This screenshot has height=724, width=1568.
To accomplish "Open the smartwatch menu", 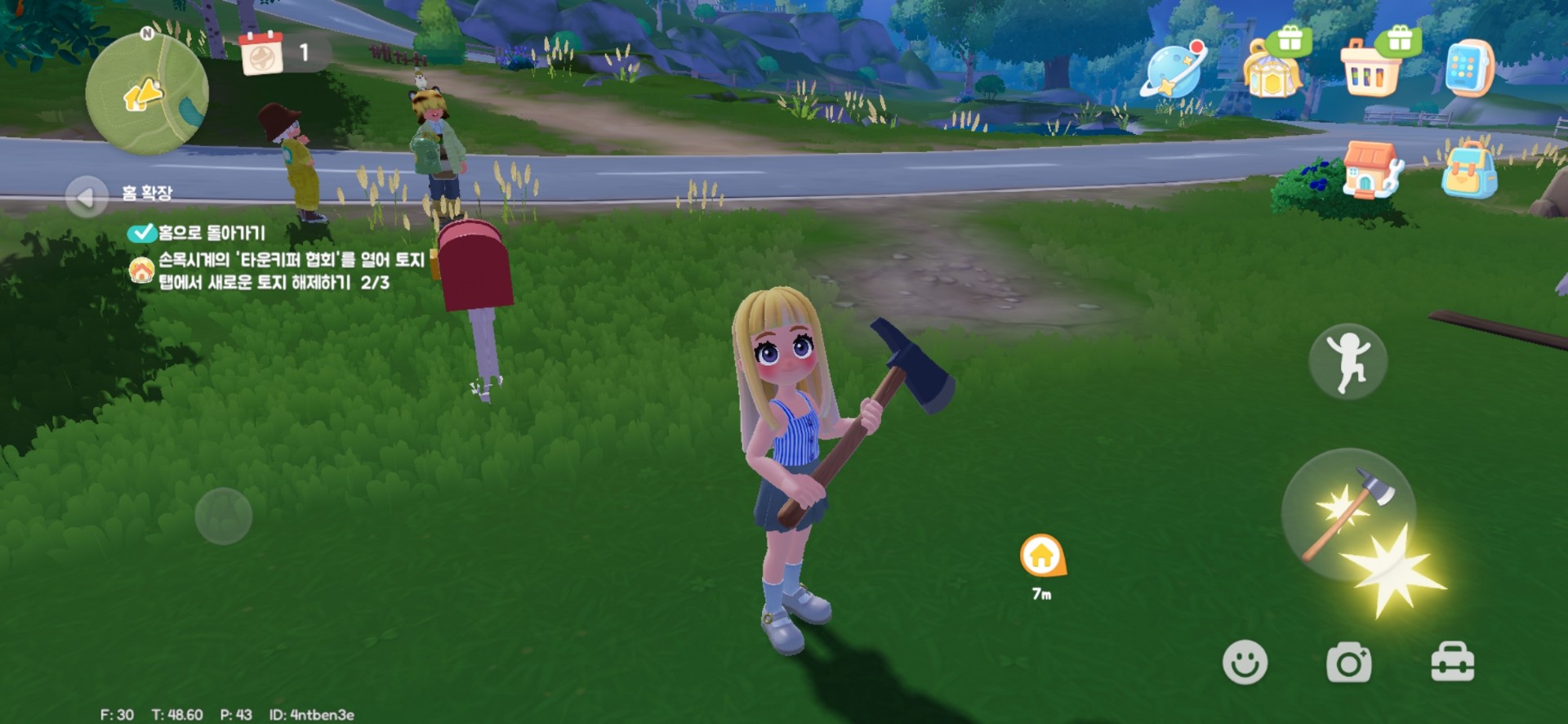I will tap(1468, 69).
